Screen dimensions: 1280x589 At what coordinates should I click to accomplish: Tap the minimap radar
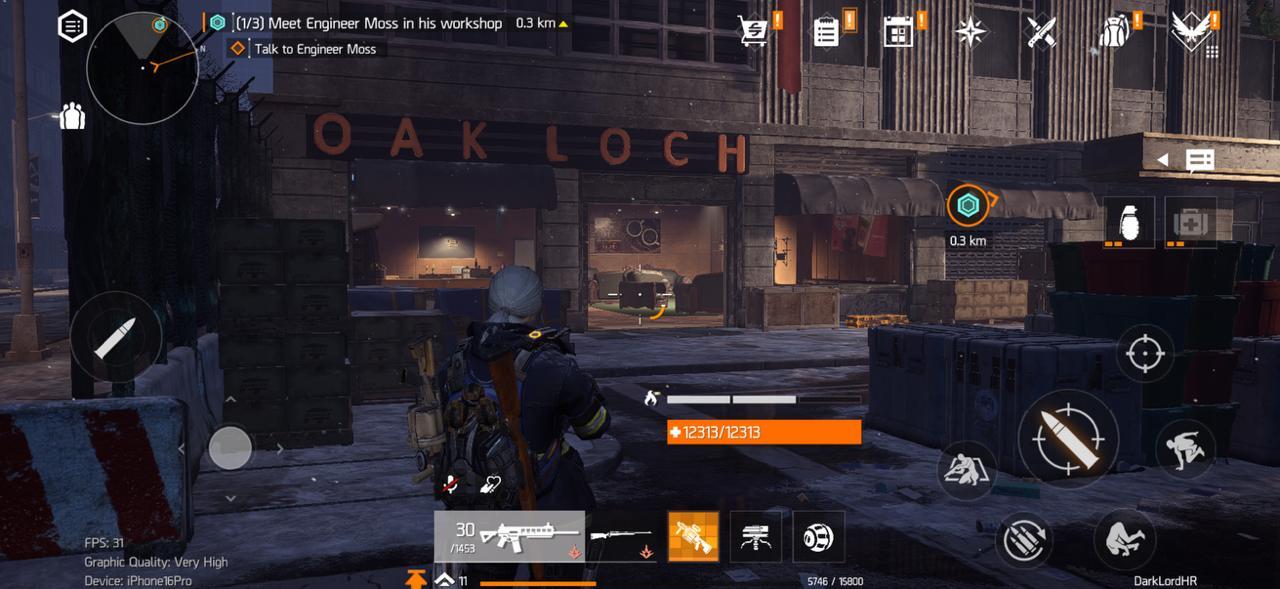[x=142, y=67]
